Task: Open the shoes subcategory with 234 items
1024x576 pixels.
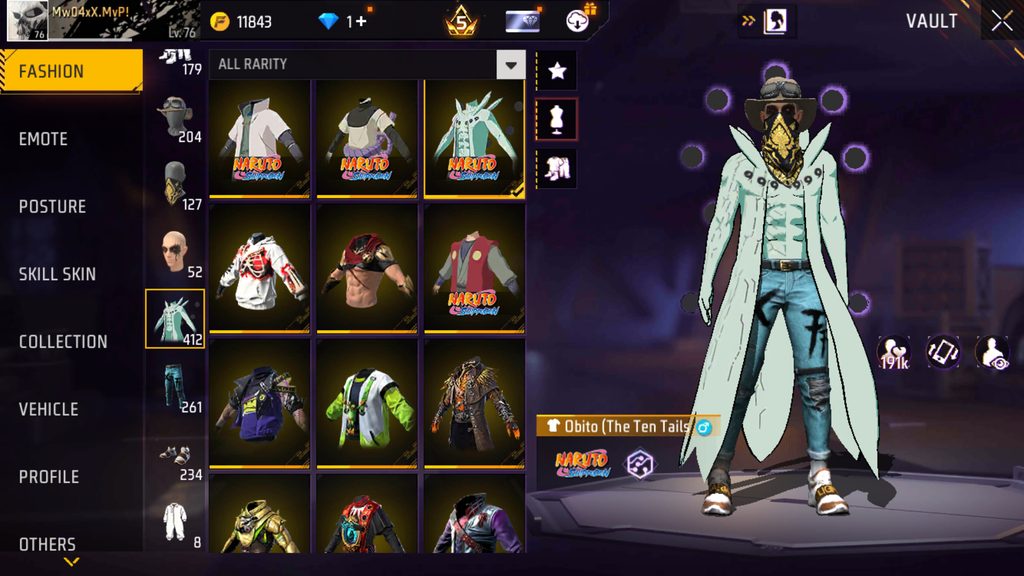Action: point(175,456)
